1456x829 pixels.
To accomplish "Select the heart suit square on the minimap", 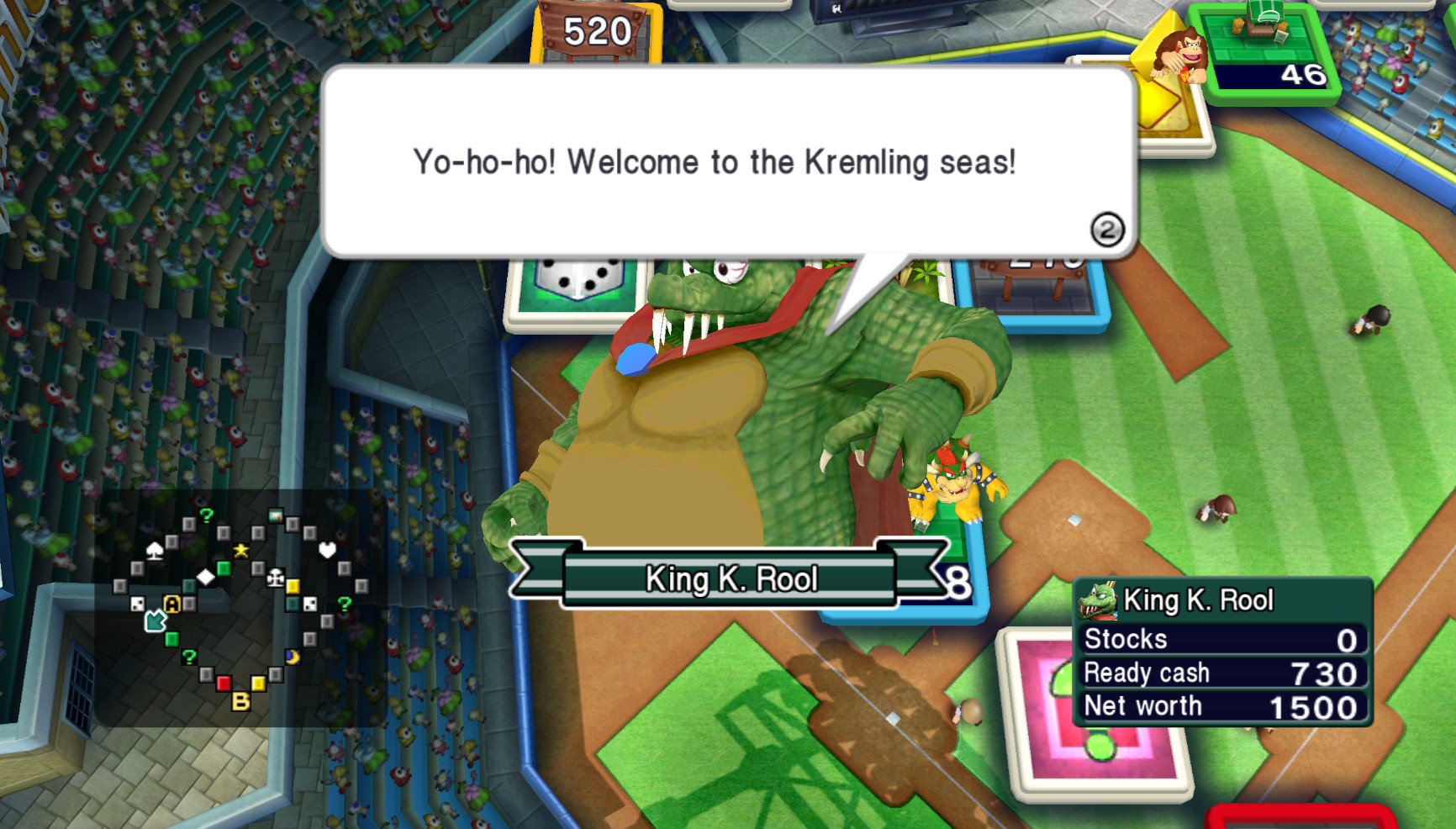I will [326, 550].
